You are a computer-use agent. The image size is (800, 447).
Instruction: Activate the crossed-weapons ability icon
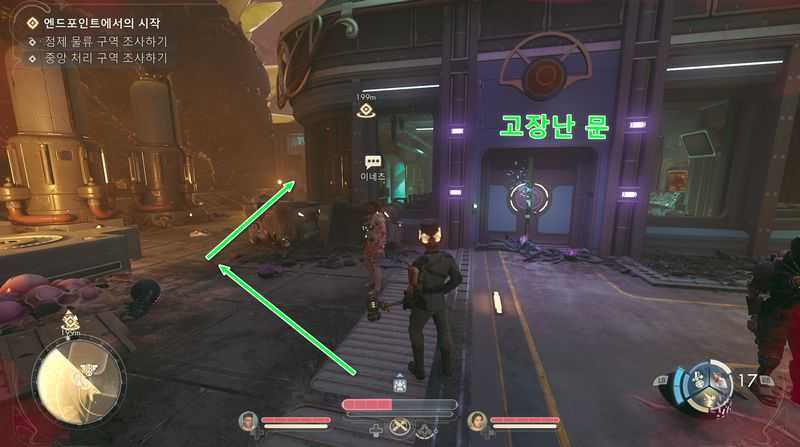click(x=402, y=428)
